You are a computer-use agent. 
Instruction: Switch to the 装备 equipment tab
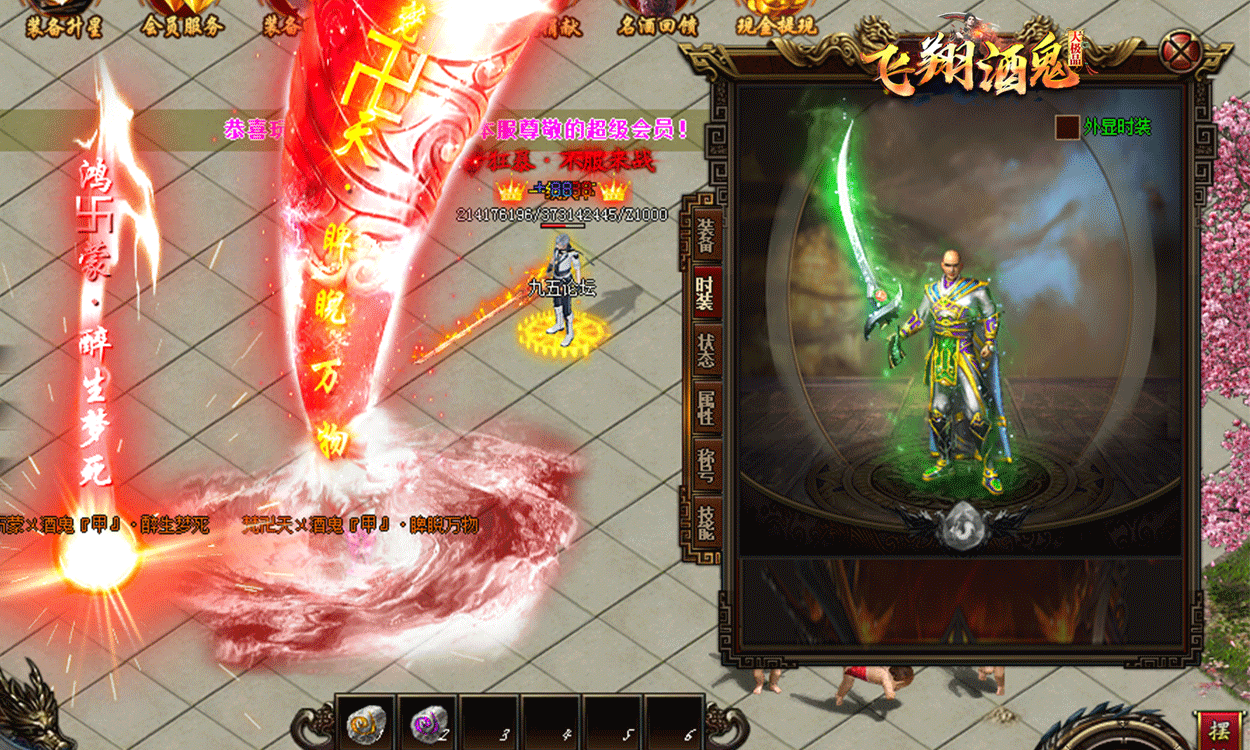coord(706,236)
